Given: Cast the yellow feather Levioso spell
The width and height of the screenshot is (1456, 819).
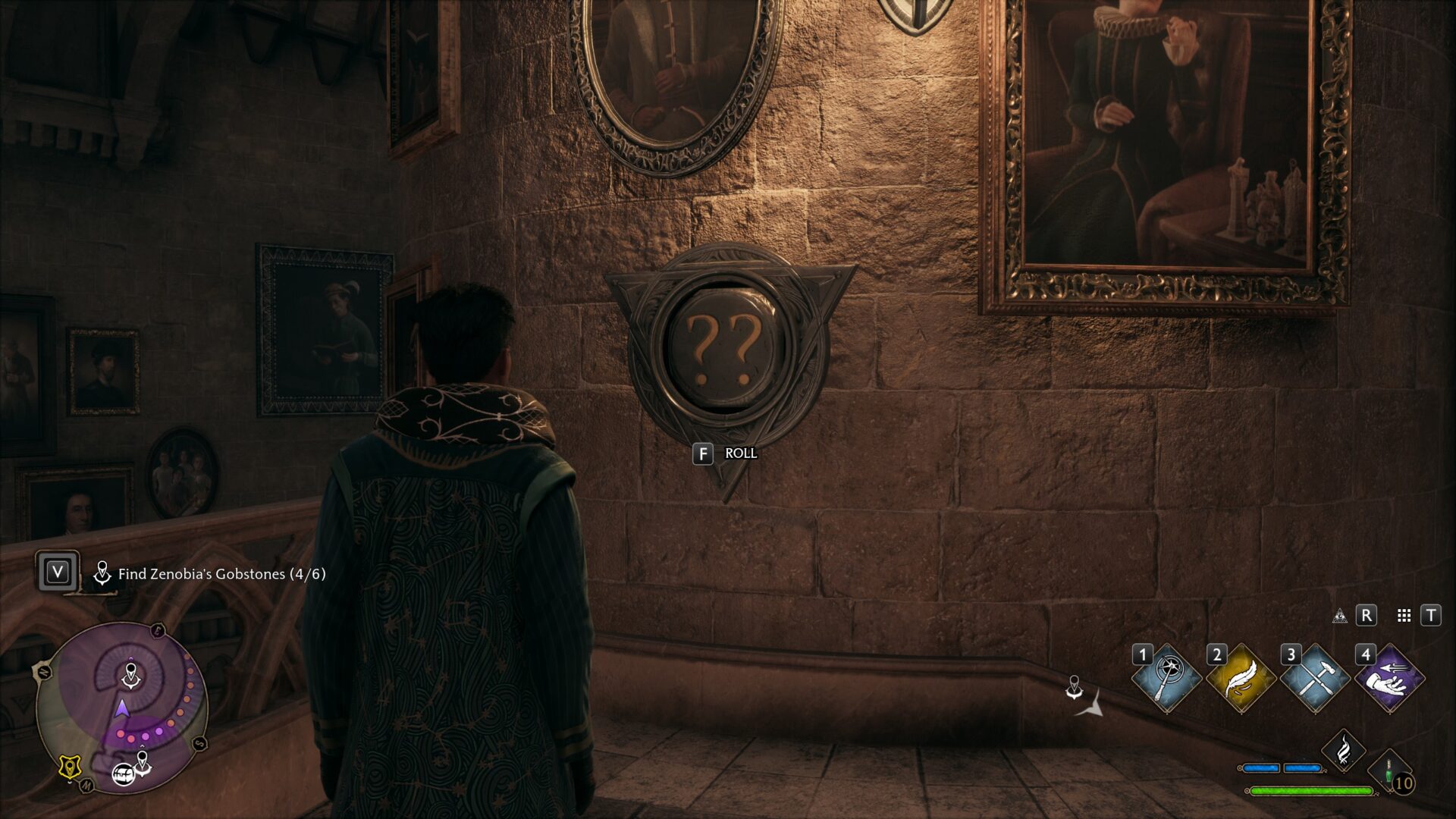Looking at the screenshot, I should 1241,679.
